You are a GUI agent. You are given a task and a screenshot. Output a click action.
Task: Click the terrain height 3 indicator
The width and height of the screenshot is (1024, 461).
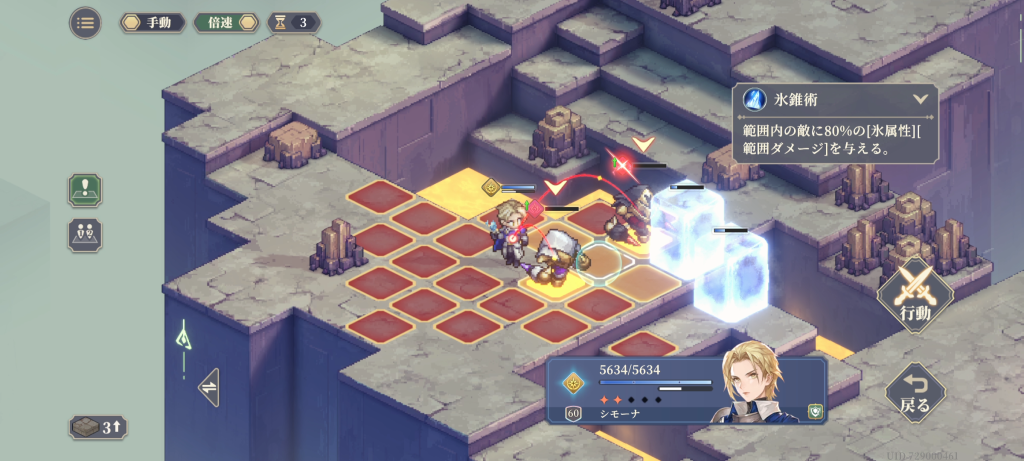[x=98, y=428]
